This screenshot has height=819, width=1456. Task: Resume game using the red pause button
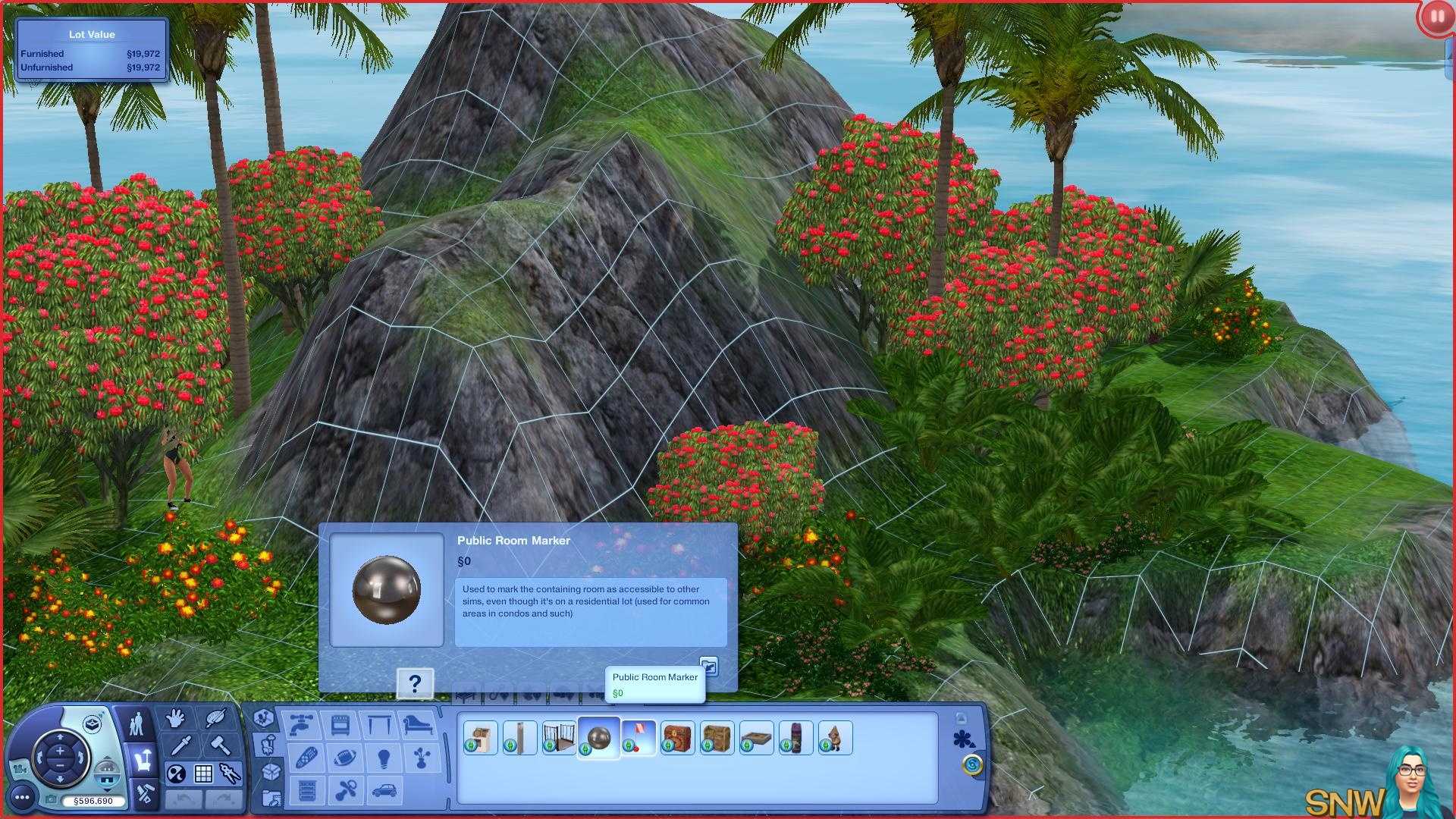click(x=1436, y=17)
